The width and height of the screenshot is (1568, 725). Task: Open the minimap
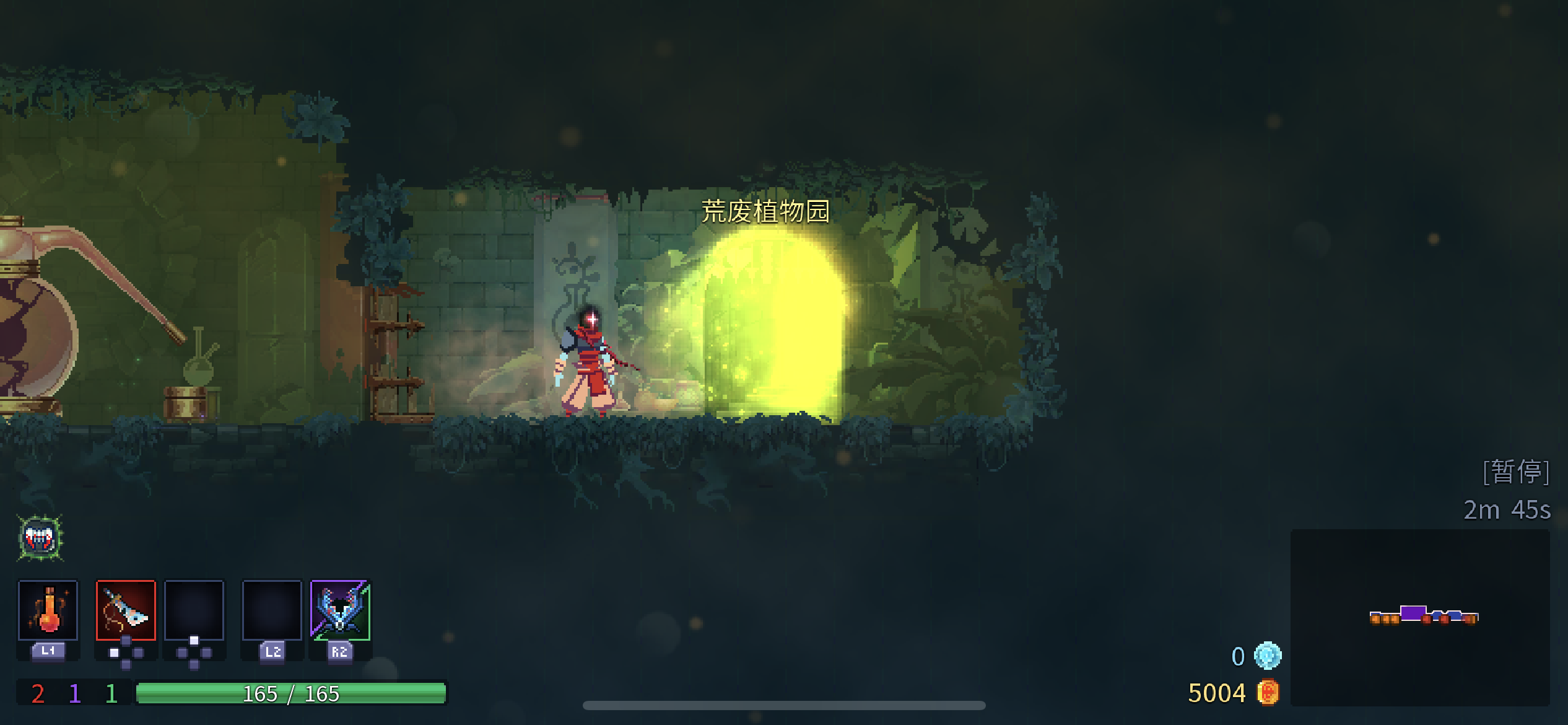(x=1420, y=617)
